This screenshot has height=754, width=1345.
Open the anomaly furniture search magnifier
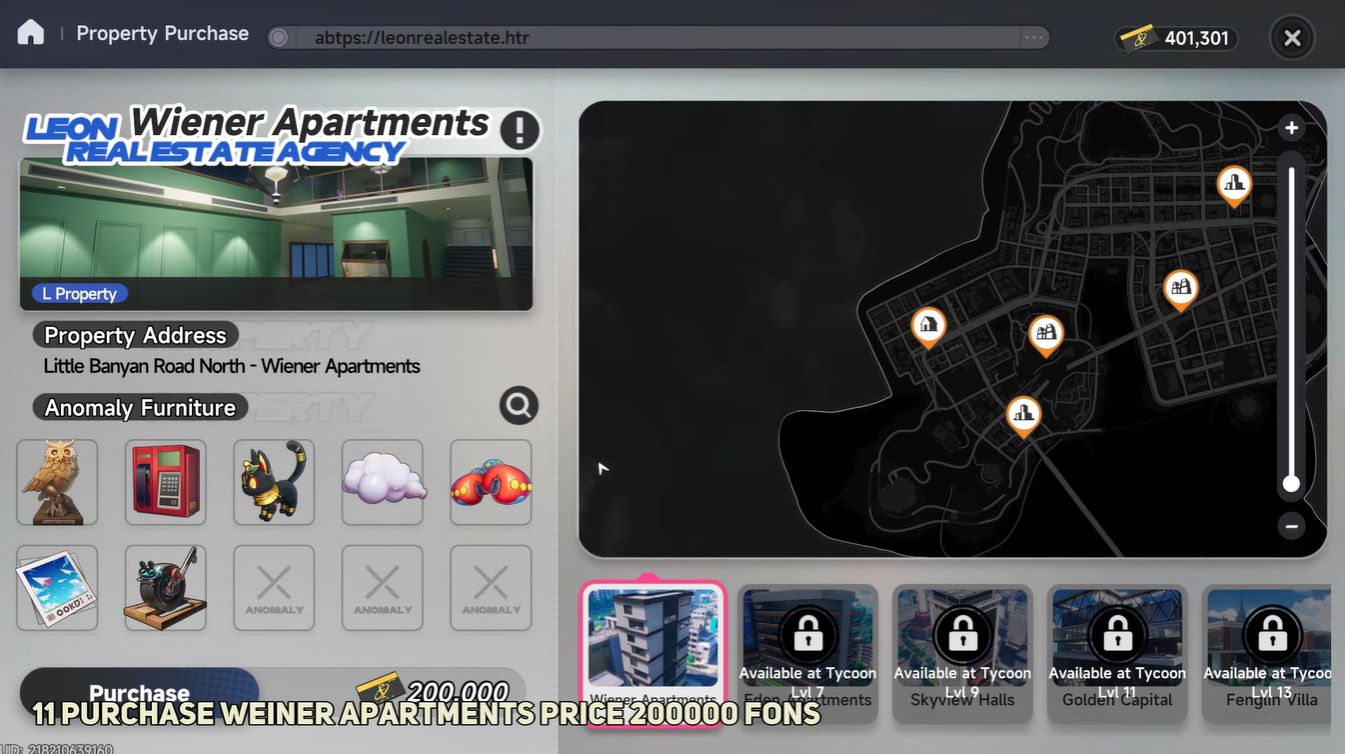pos(518,405)
